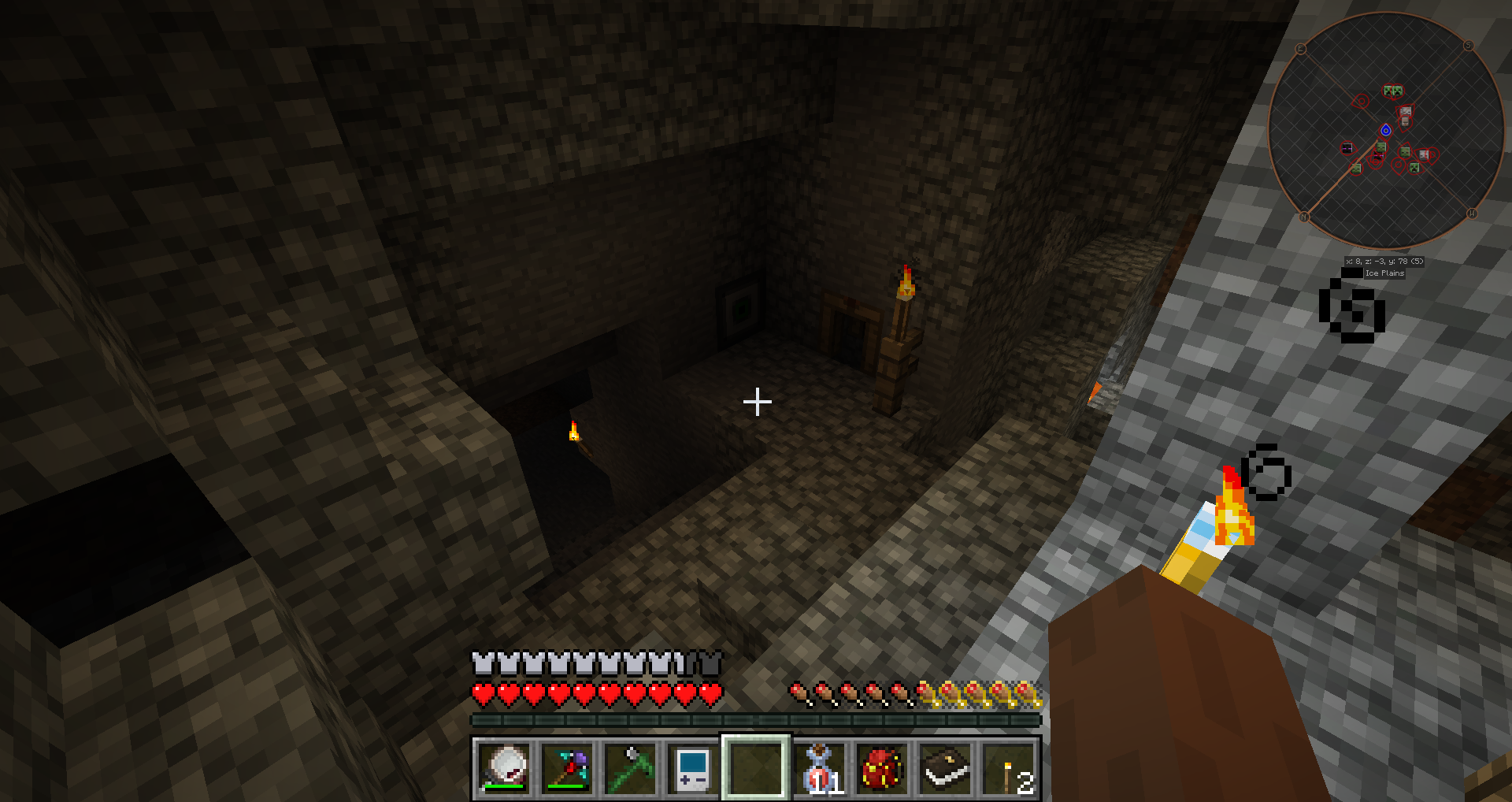Select the handheld calculator device slot
This screenshot has height=802, width=1512.
click(x=693, y=768)
